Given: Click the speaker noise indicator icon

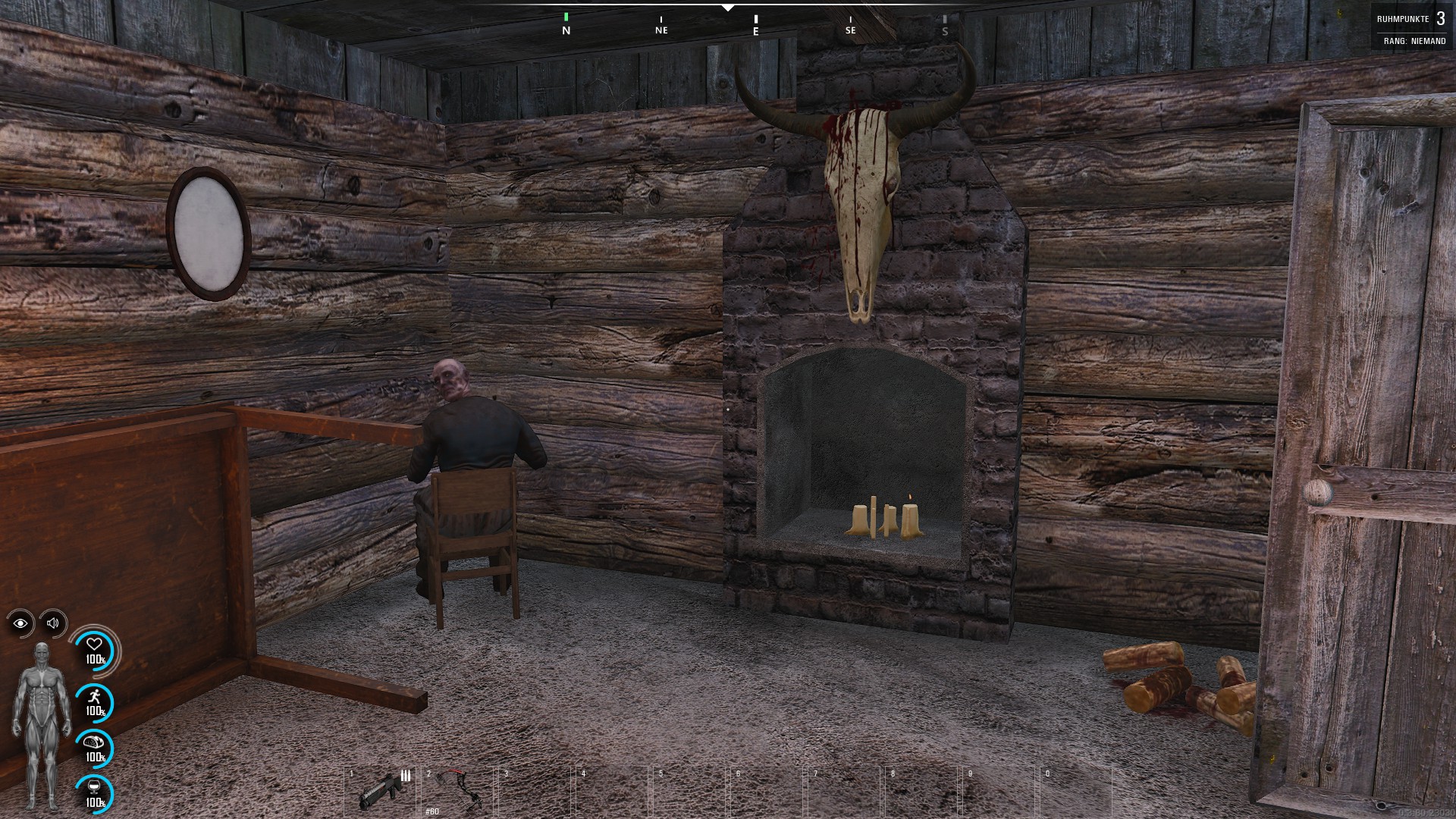Looking at the screenshot, I should coord(53,623).
